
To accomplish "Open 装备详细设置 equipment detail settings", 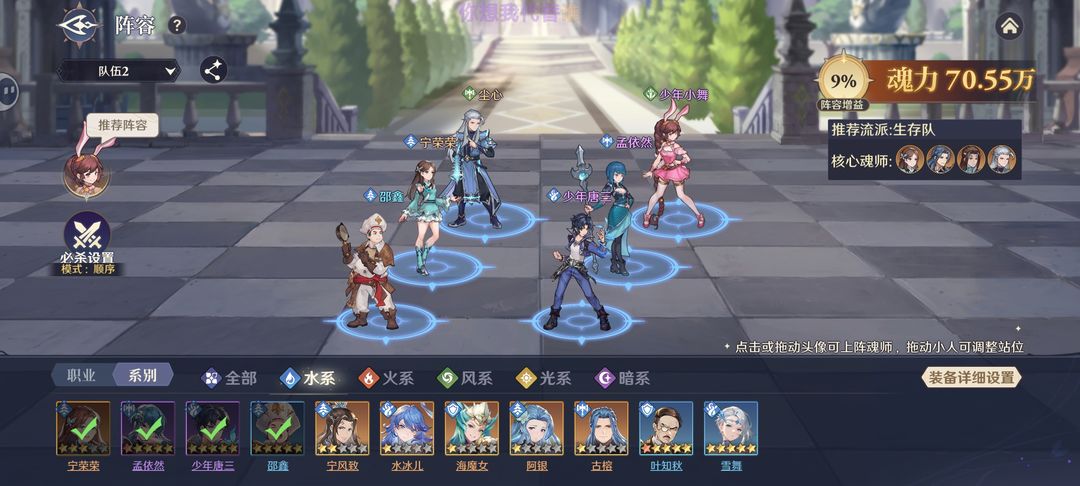I will coord(970,377).
